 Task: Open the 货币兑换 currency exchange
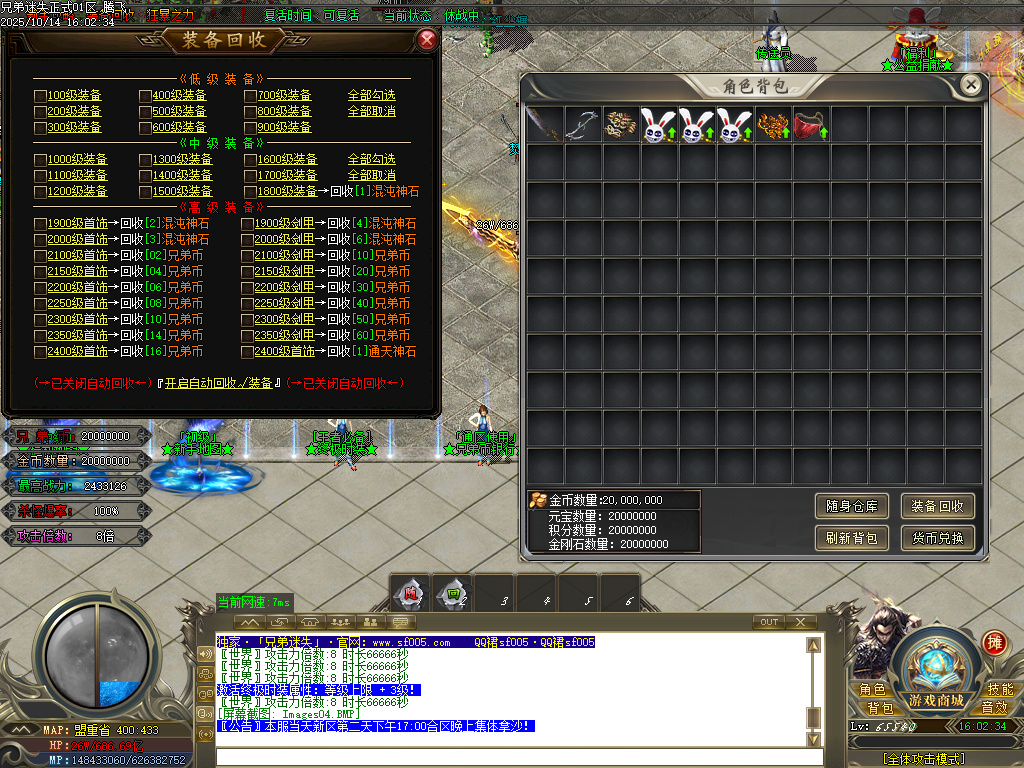tap(937, 538)
